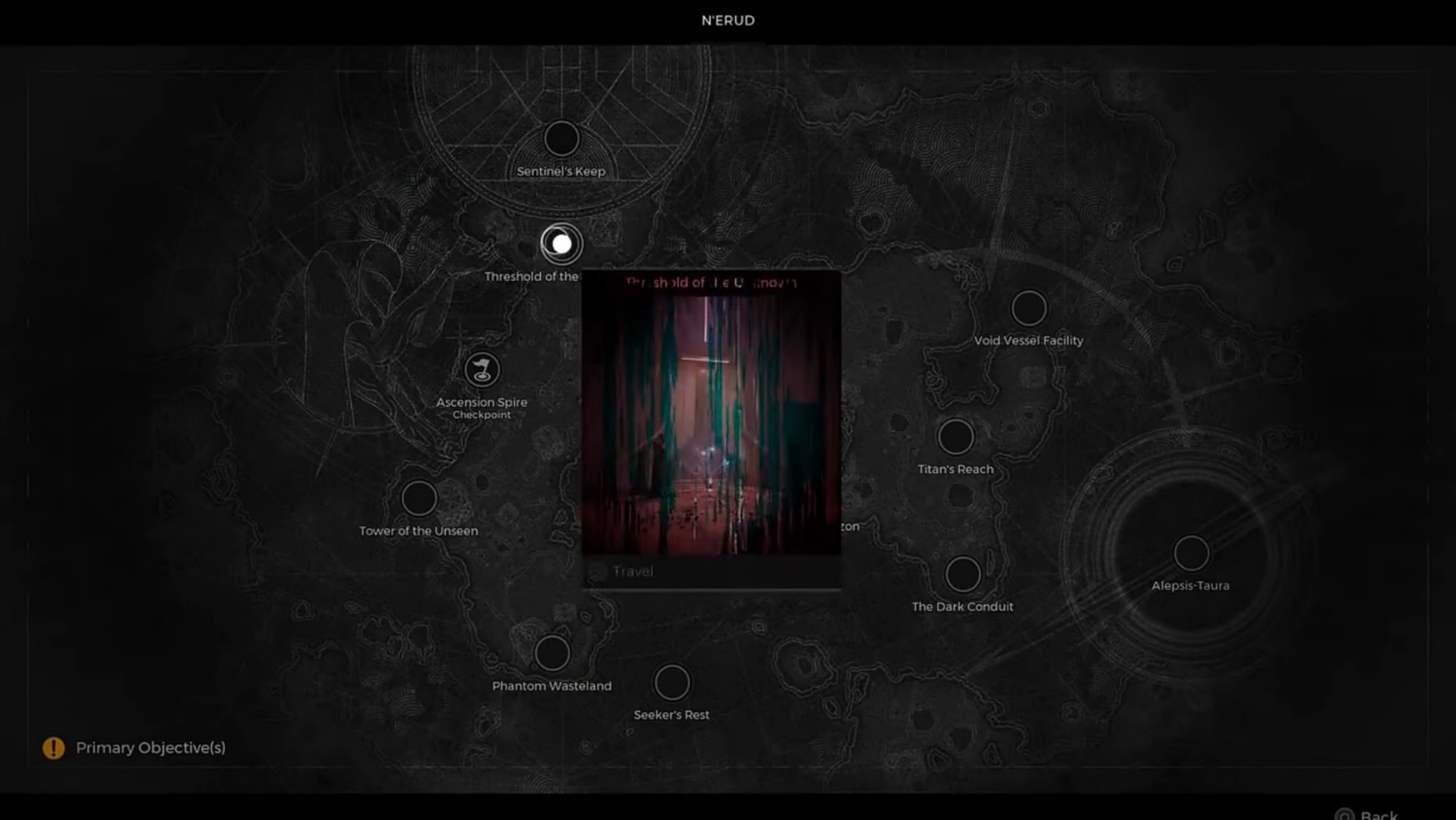Click the controller button icon beside Travel
The height and width of the screenshot is (820, 1456).
coord(599,572)
